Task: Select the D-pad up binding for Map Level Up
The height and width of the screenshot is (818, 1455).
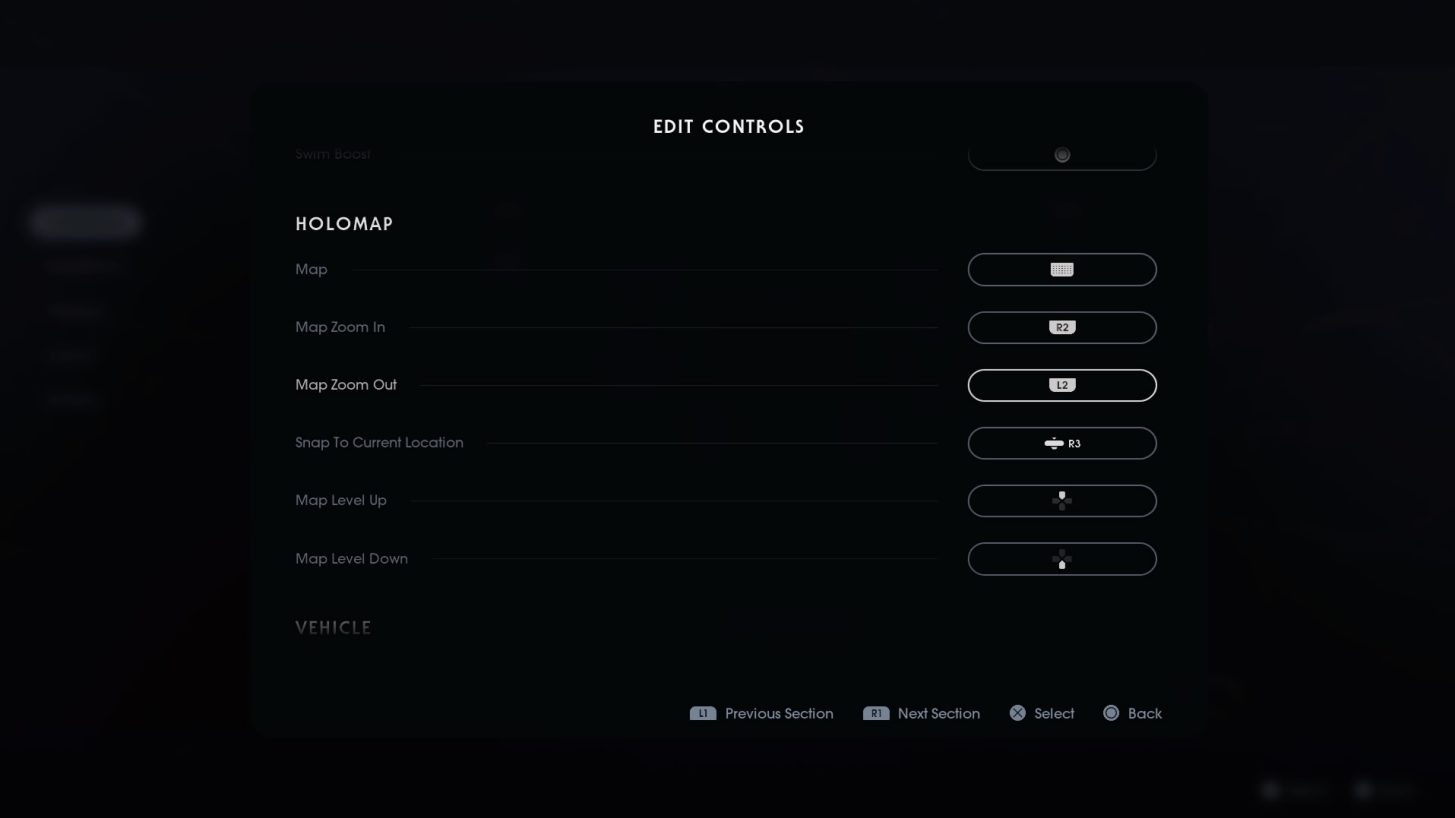Action: [x=1061, y=500]
